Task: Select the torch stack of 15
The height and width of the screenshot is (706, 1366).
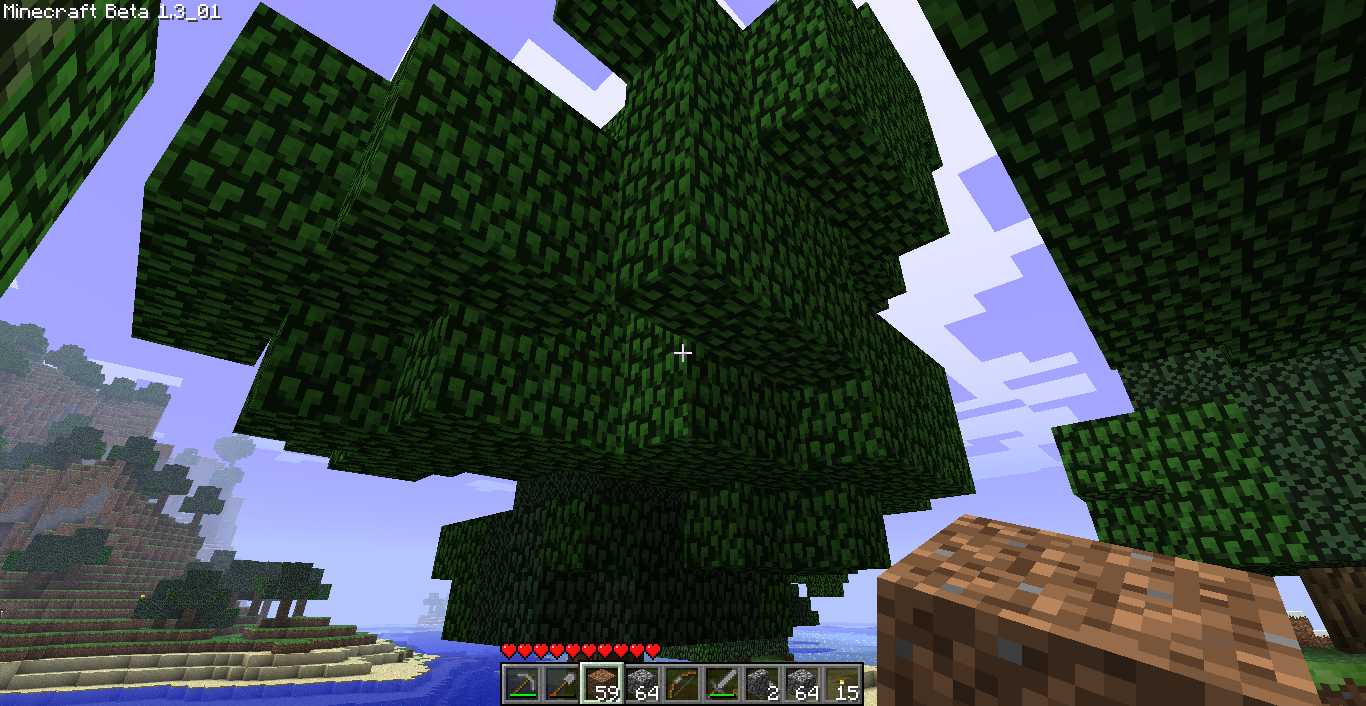Action: tap(842, 684)
